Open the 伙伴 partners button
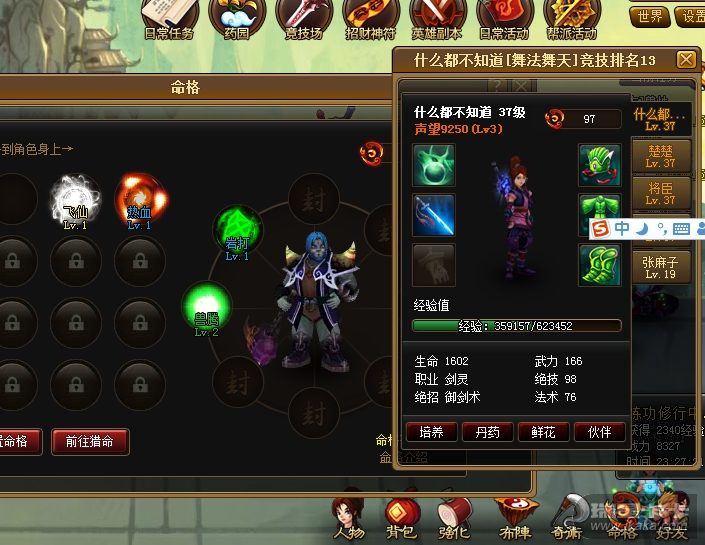The width and height of the screenshot is (705, 545). [599, 432]
